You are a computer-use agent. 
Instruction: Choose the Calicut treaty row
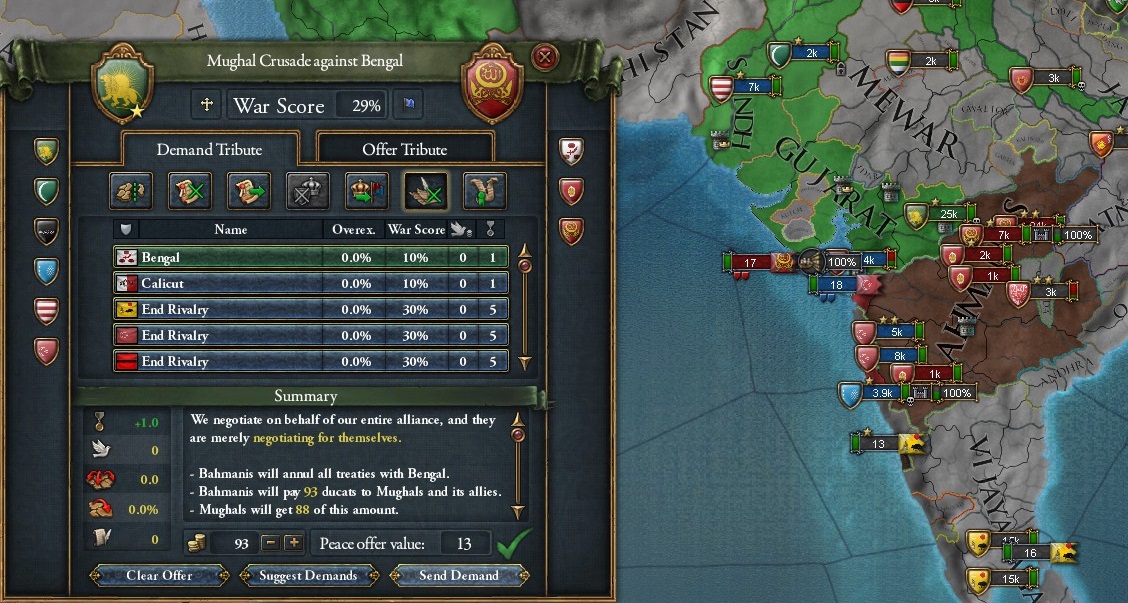pos(310,283)
